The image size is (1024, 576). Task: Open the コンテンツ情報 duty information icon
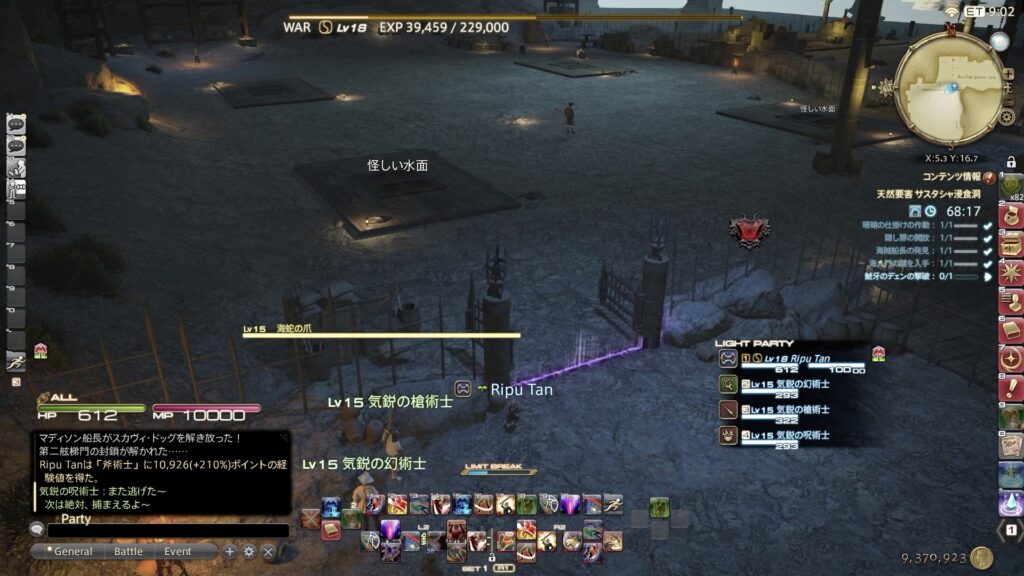(990, 177)
